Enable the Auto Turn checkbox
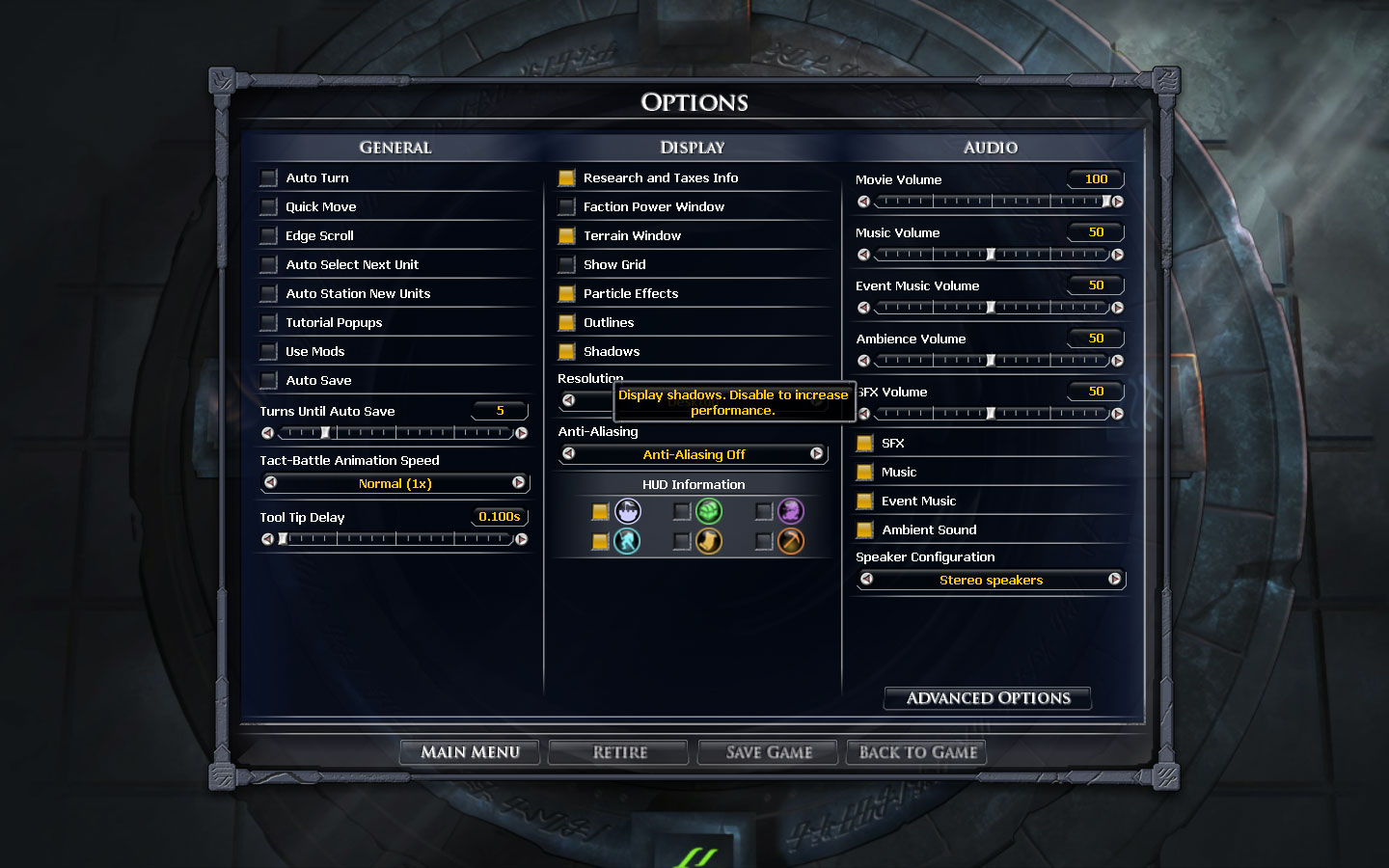Screen dimensions: 1389x868 (269, 178)
